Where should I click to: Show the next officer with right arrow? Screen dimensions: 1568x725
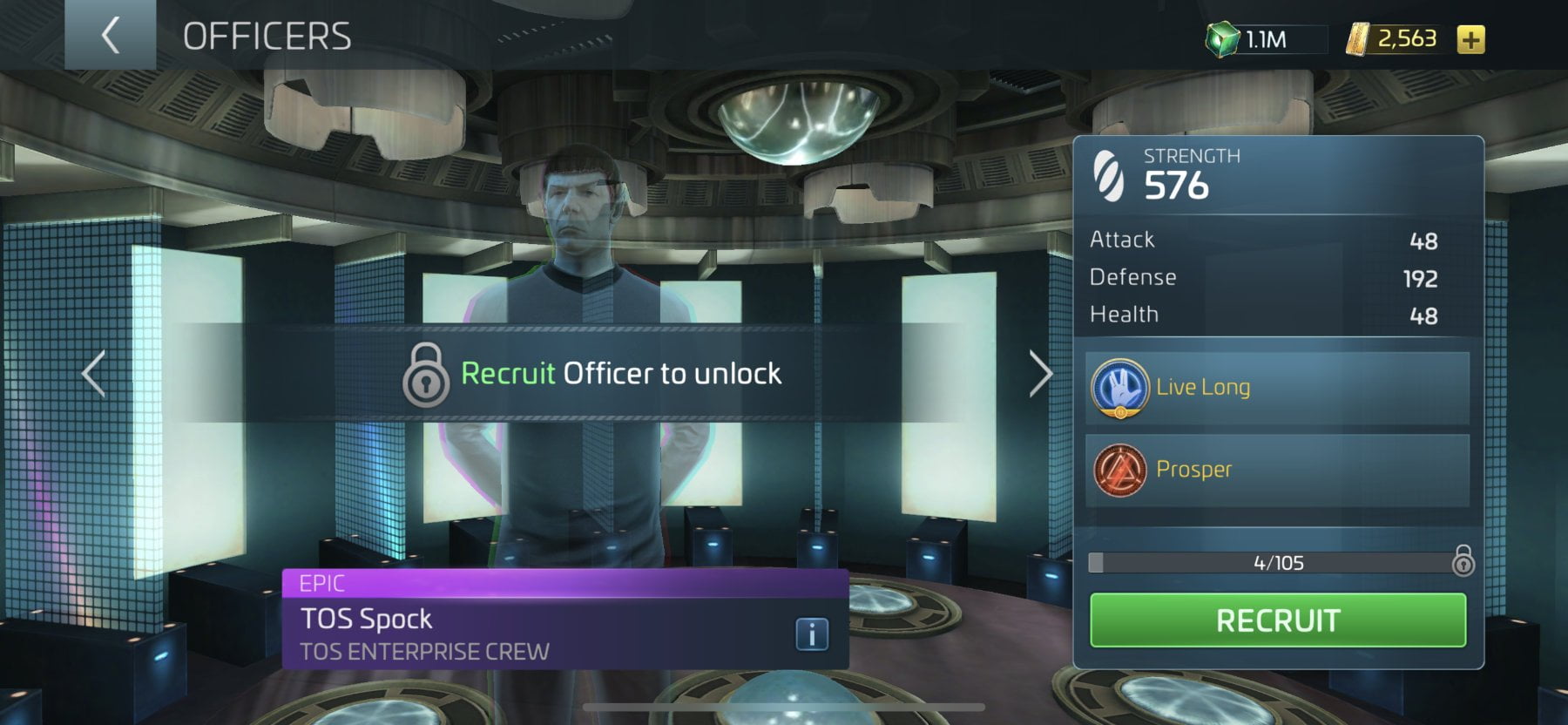[x=1040, y=374]
